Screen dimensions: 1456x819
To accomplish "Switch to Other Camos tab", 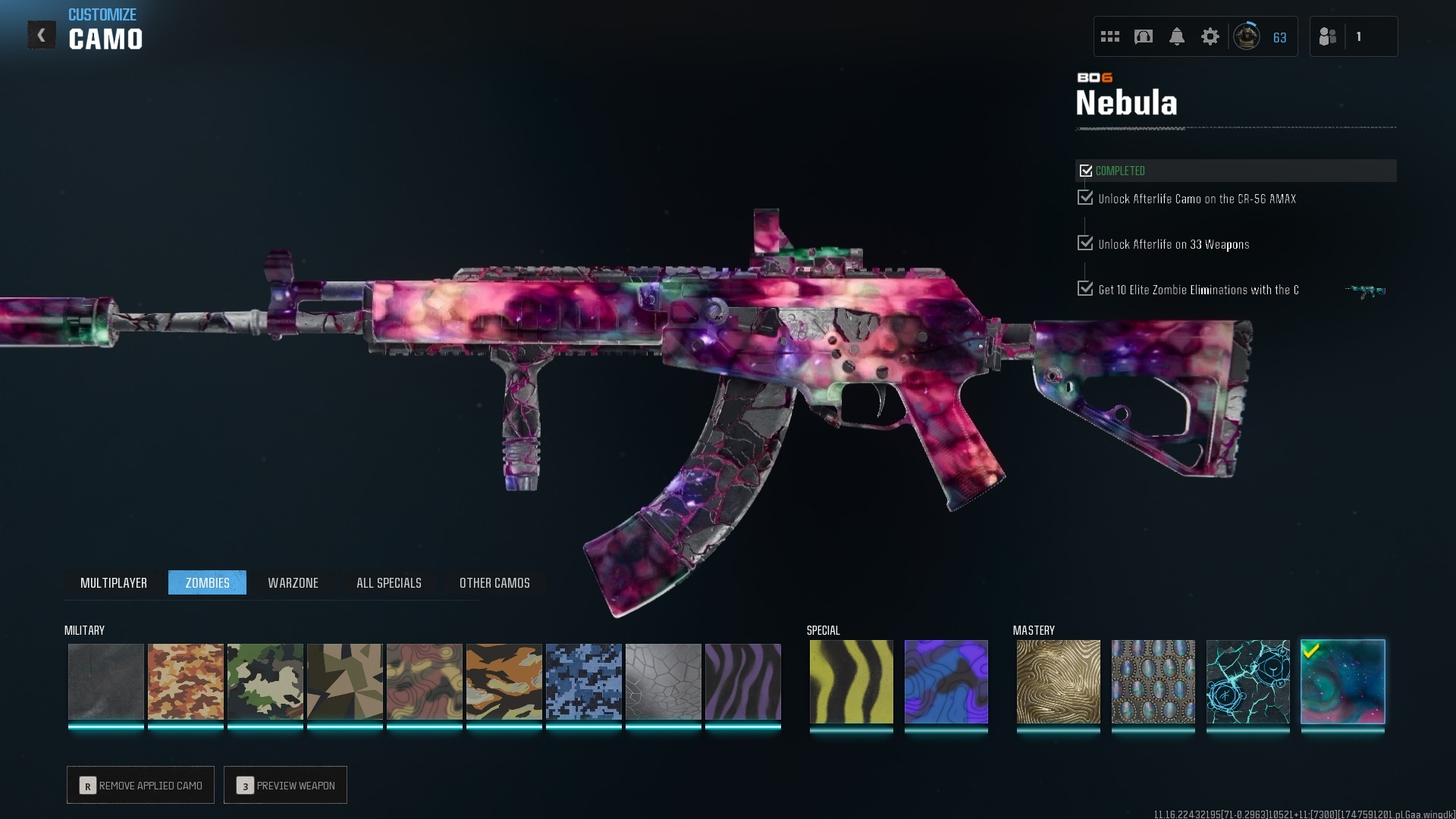I will tap(494, 582).
